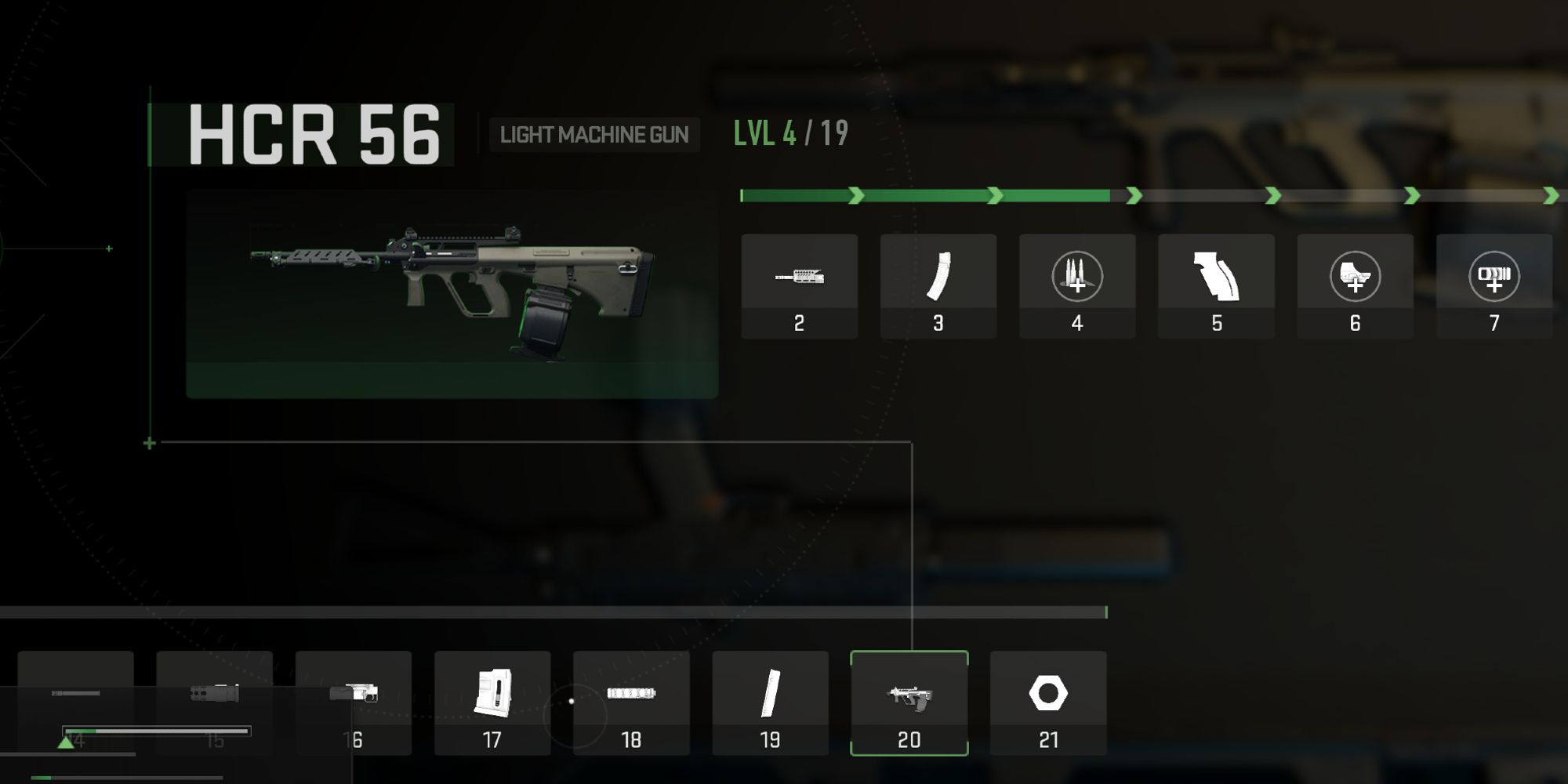This screenshot has height=784, width=1568.
Task: Click the progress chevron after level 4
Action: [x=1132, y=194]
